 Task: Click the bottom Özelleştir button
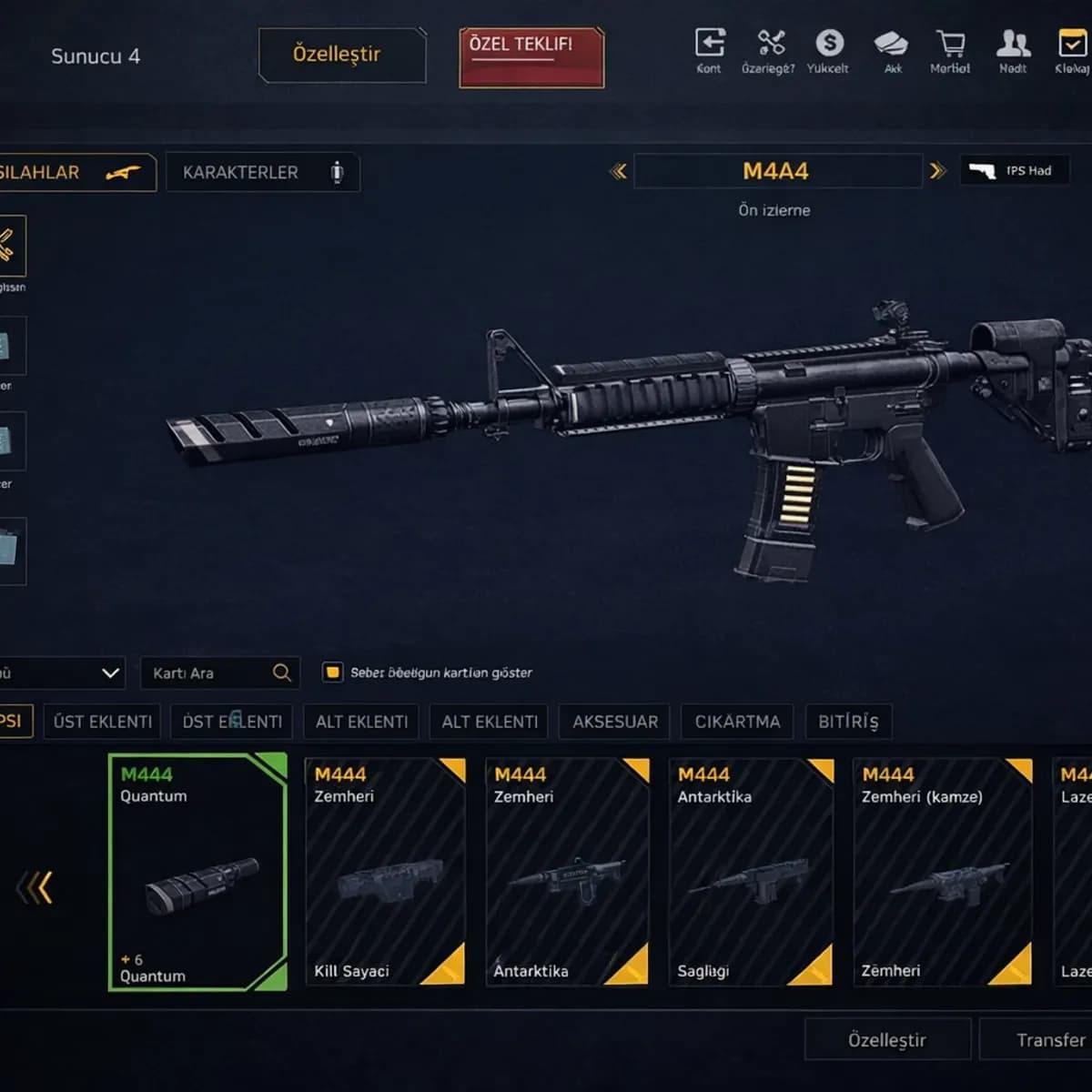(x=886, y=1039)
